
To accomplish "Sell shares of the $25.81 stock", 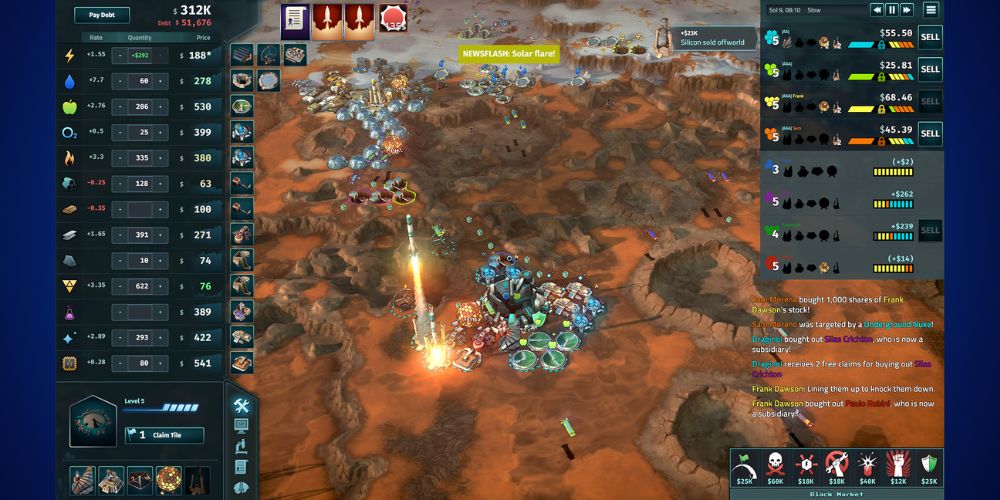I will pyautogui.click(x=930, y=69).
